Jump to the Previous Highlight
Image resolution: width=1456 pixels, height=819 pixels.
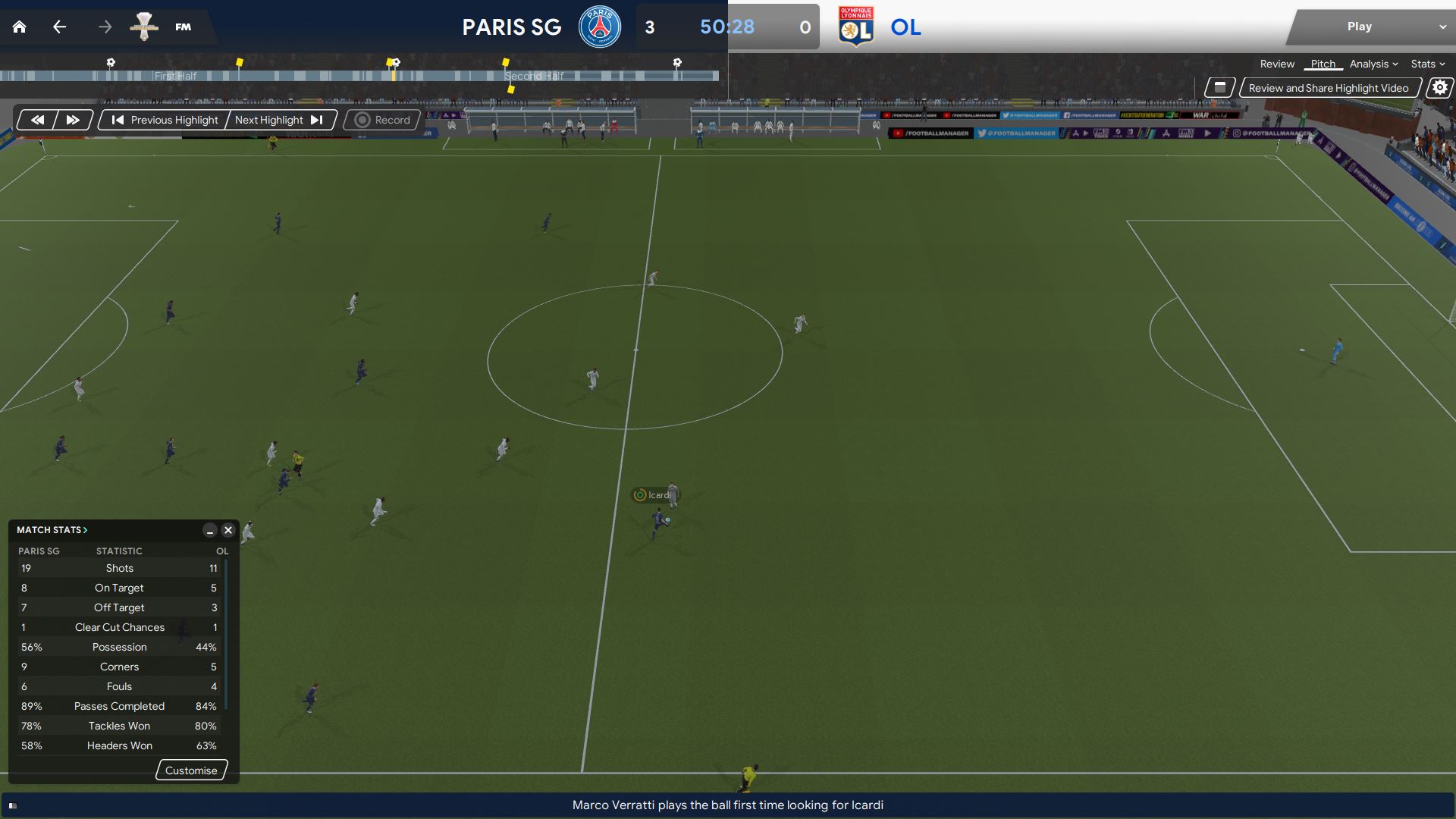(x=165, y=120)
